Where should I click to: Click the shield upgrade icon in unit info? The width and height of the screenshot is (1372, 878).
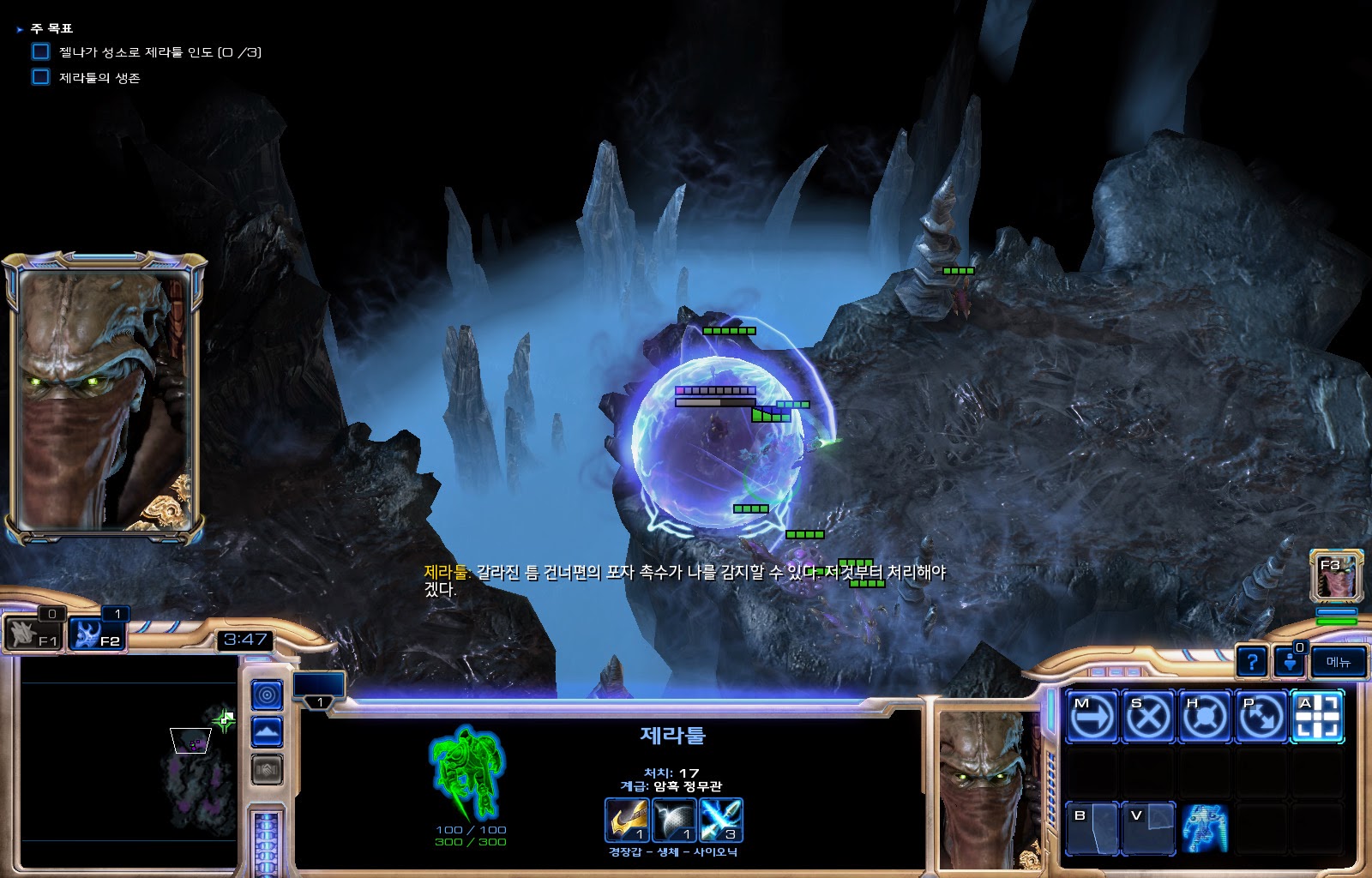pos(673,820)
